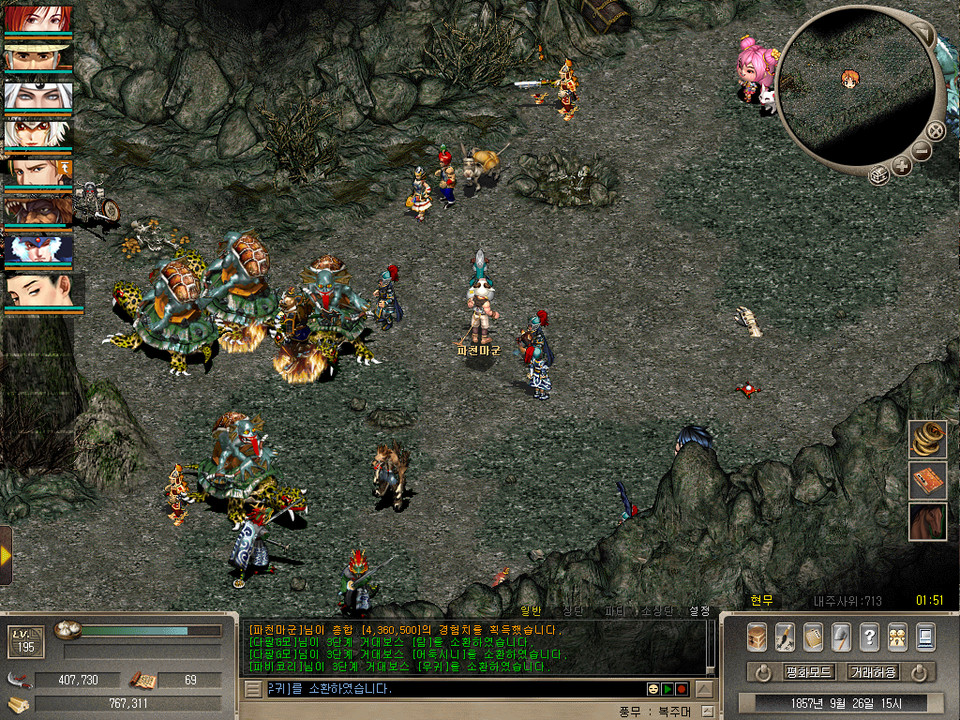Open the treasure chest inventory icon

(x=757, y=636)
